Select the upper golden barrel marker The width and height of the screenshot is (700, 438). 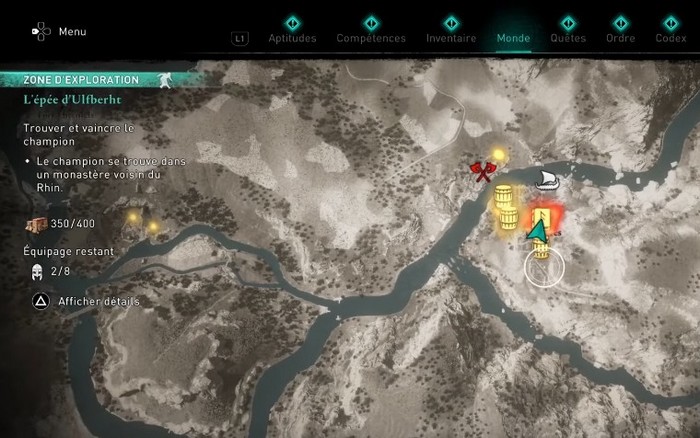(x=504, y=197)
